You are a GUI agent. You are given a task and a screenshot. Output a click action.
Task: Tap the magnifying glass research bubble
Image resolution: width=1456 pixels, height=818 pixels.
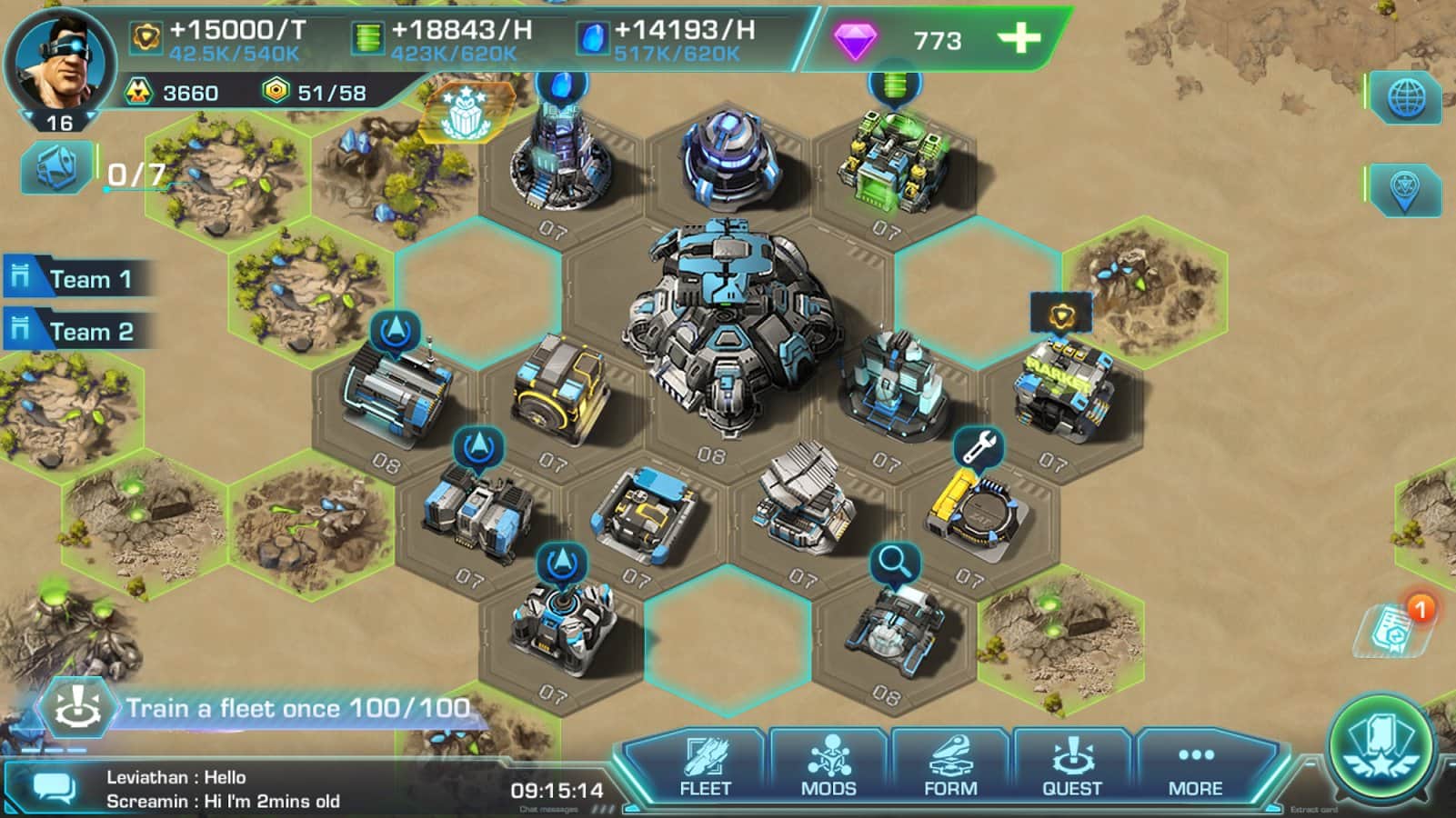click(895, 562)
